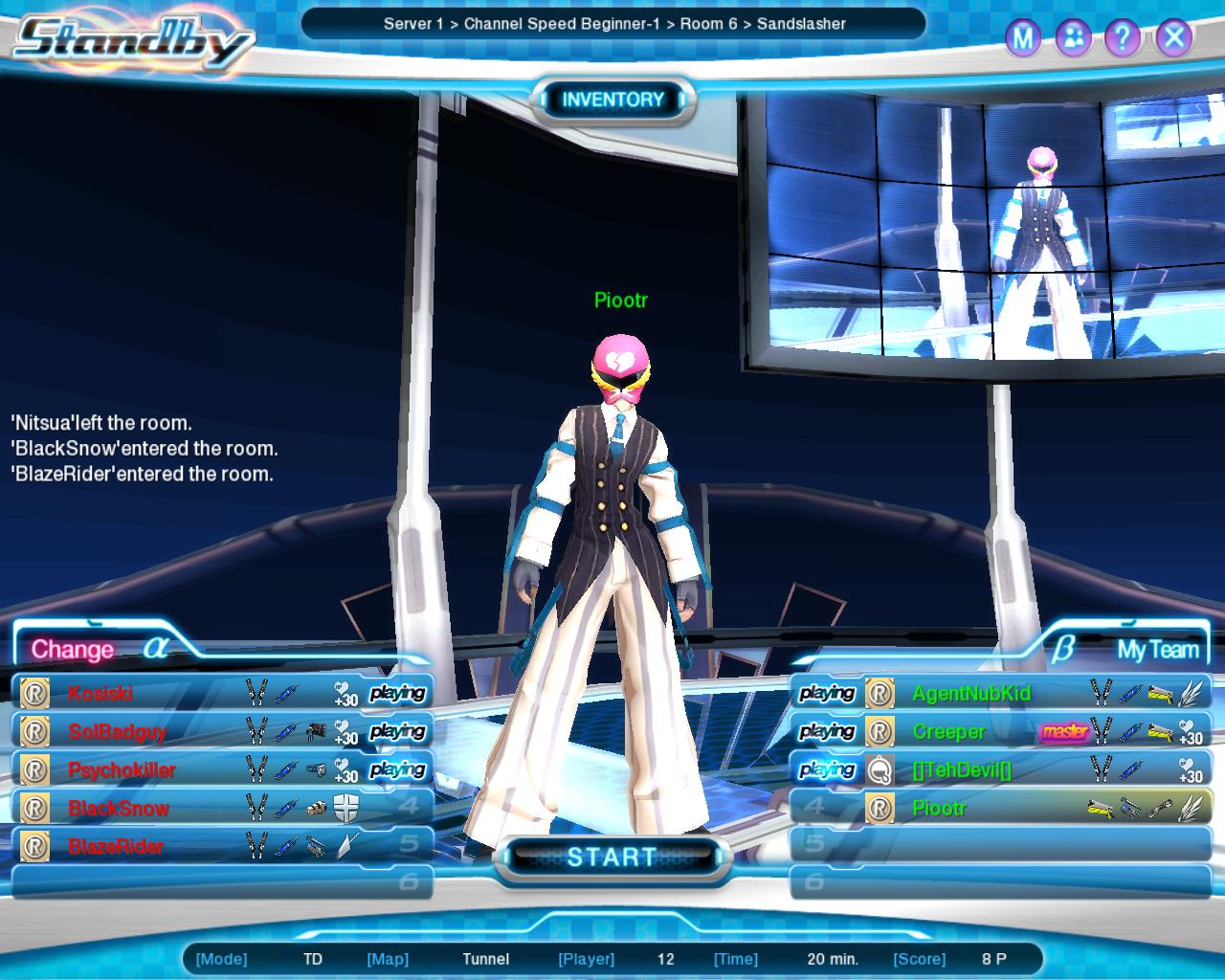This screenshot has width=1225, height=980.
Task: Select player SolBadguy row
Action: tap(117, 731)
